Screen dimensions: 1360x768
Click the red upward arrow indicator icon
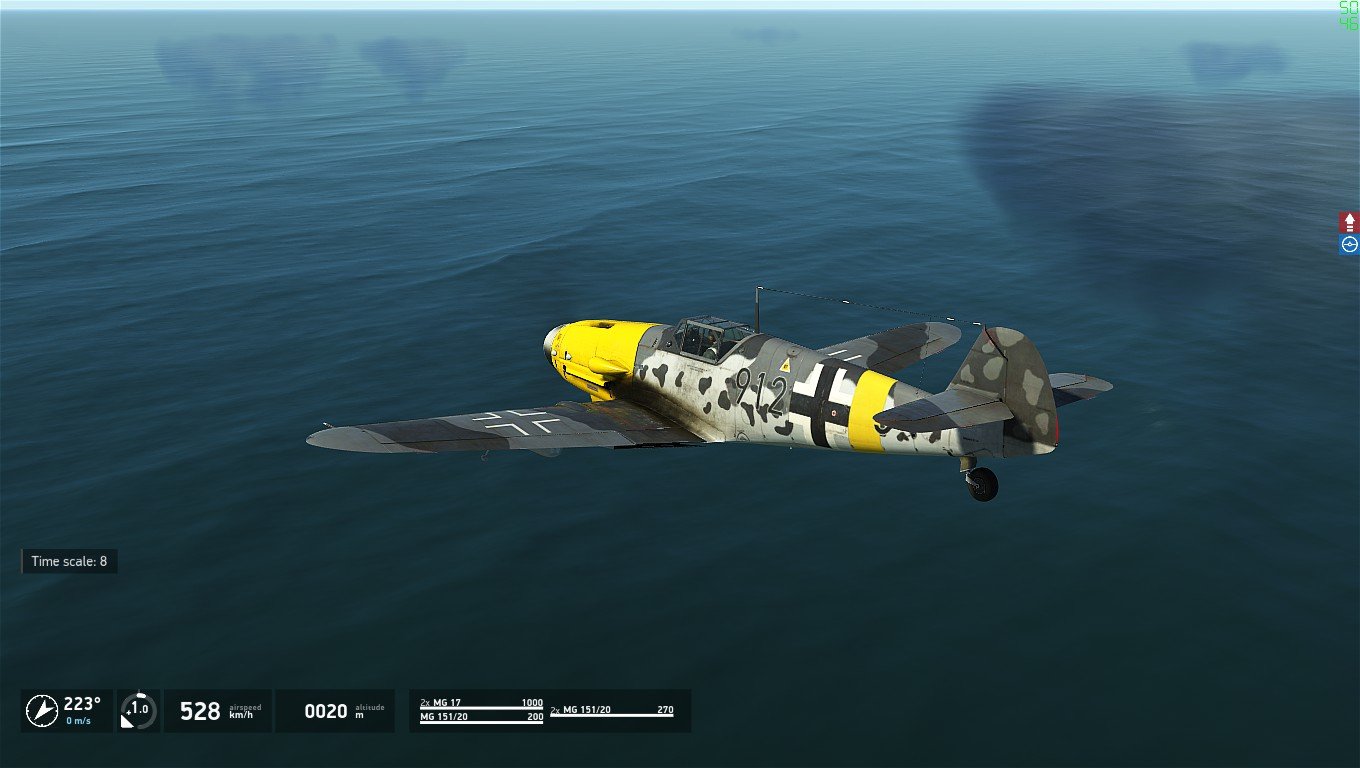pyautogui.click(x=1349, y=222)
